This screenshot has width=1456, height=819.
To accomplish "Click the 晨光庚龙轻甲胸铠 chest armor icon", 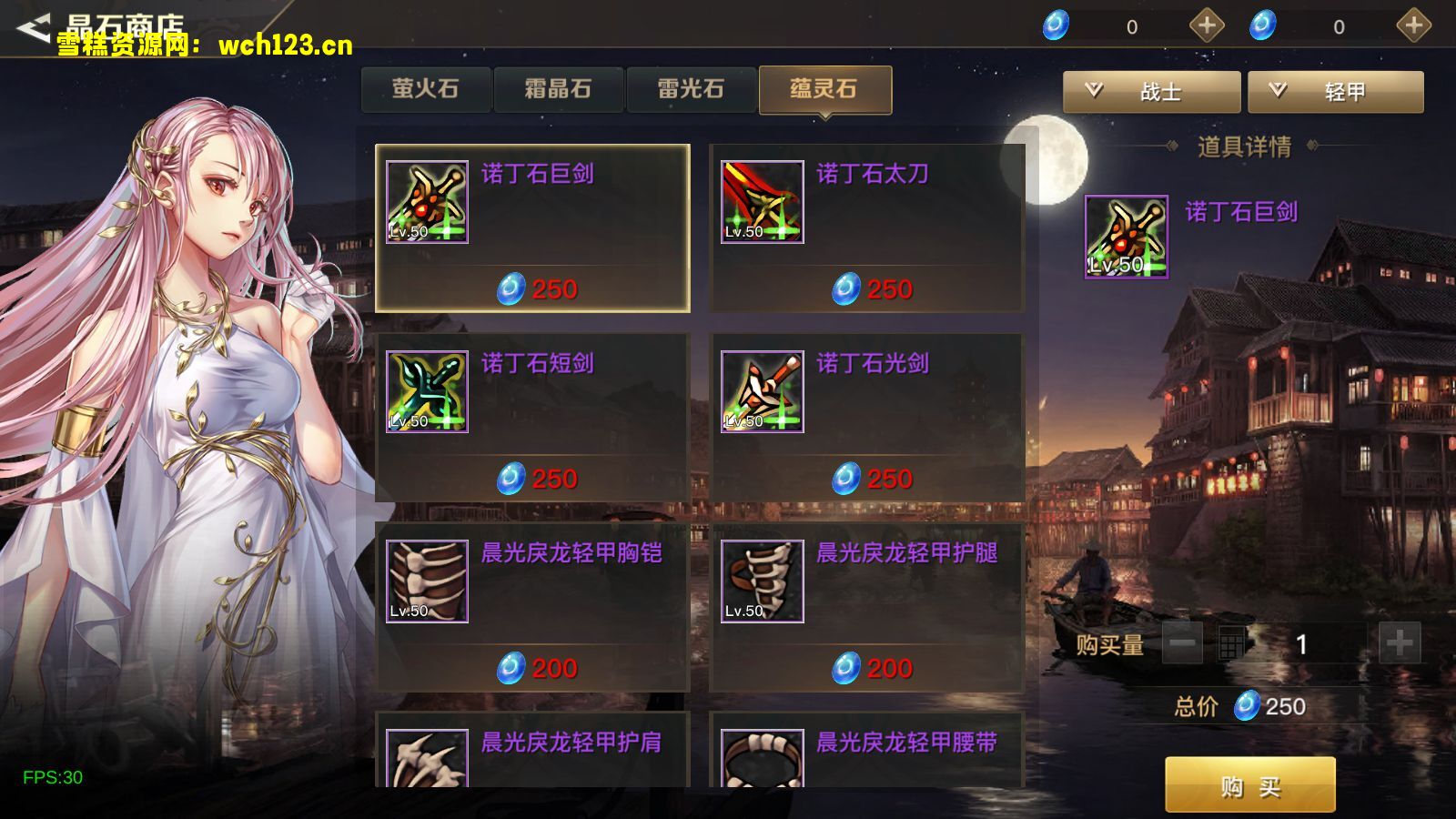I will pyautogui.click(x=426, y=580).
